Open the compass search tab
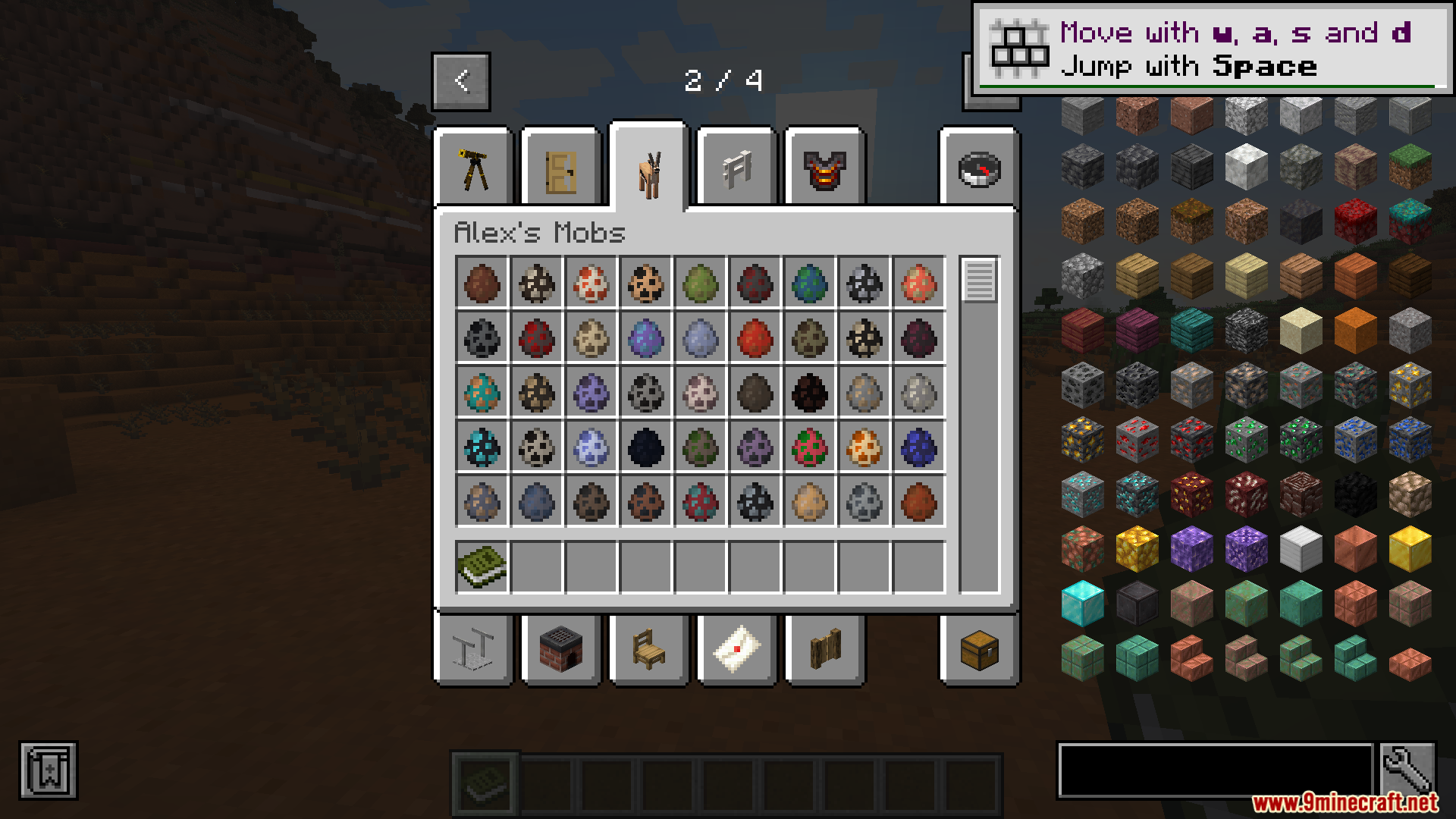 [979, 168]
